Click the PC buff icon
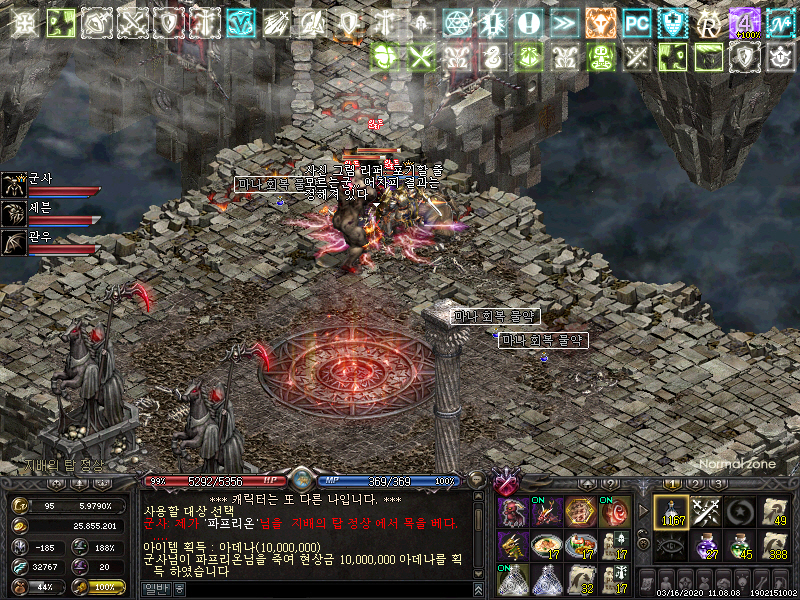The height and width of the screenshot is (600, 800). 636,21
